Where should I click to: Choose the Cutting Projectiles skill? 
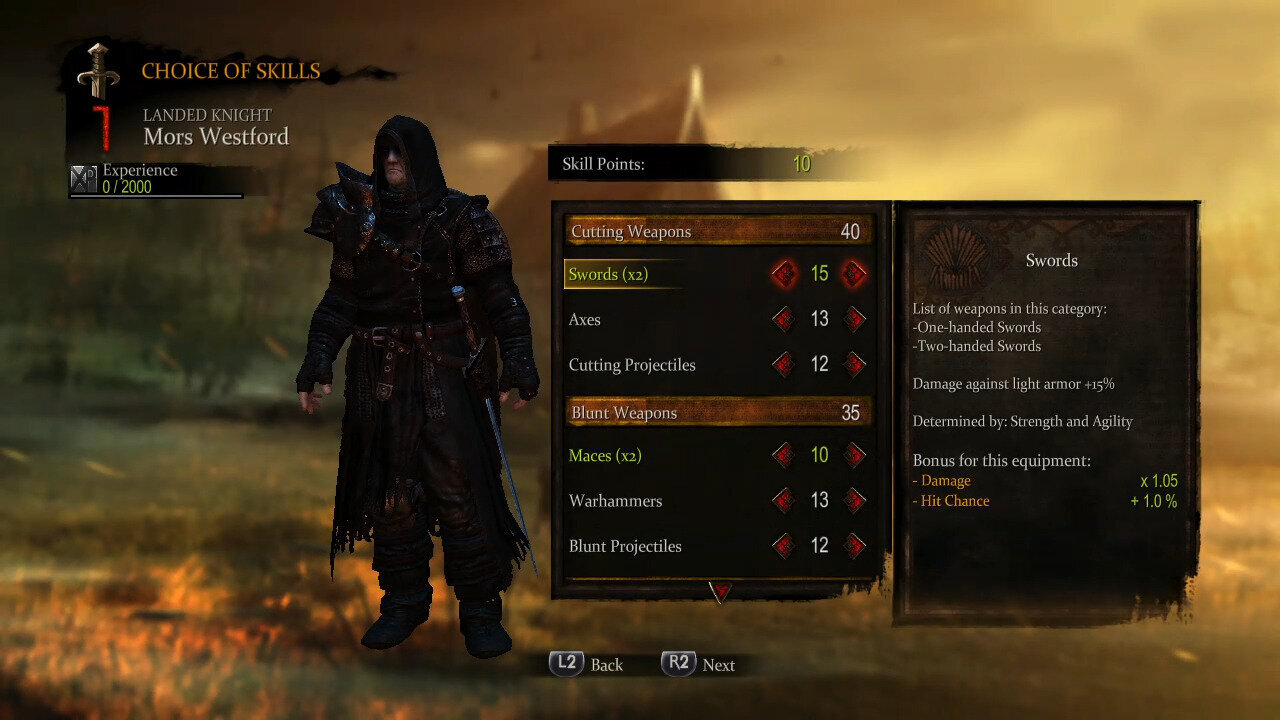click(632, 365)
